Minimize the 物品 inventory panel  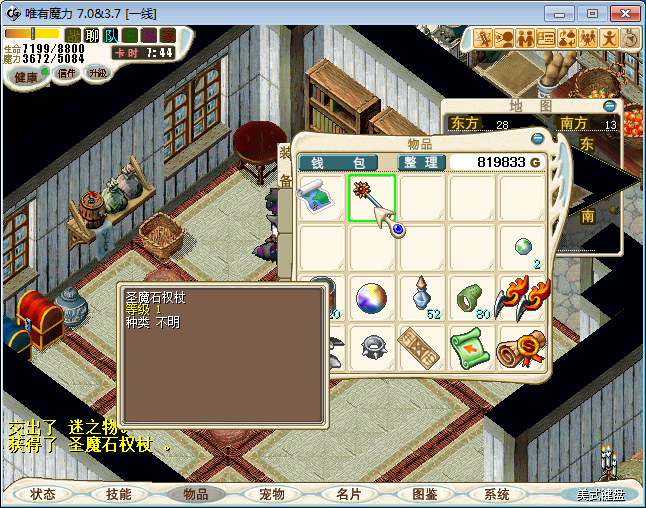pos(538,139)
